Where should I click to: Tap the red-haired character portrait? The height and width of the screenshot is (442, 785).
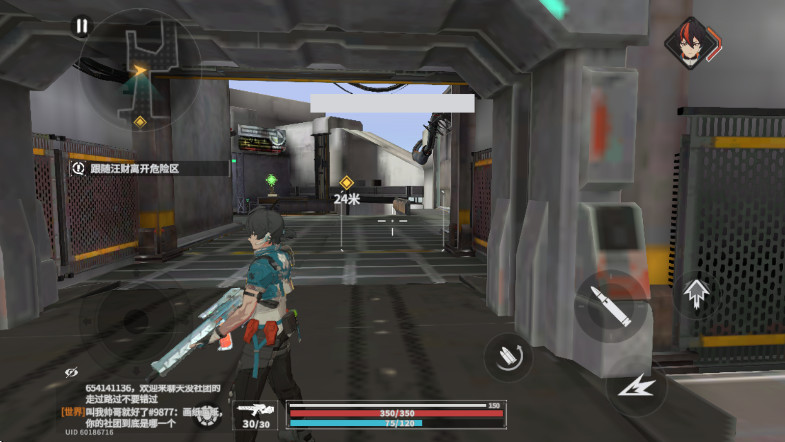(x=689, y=43)
